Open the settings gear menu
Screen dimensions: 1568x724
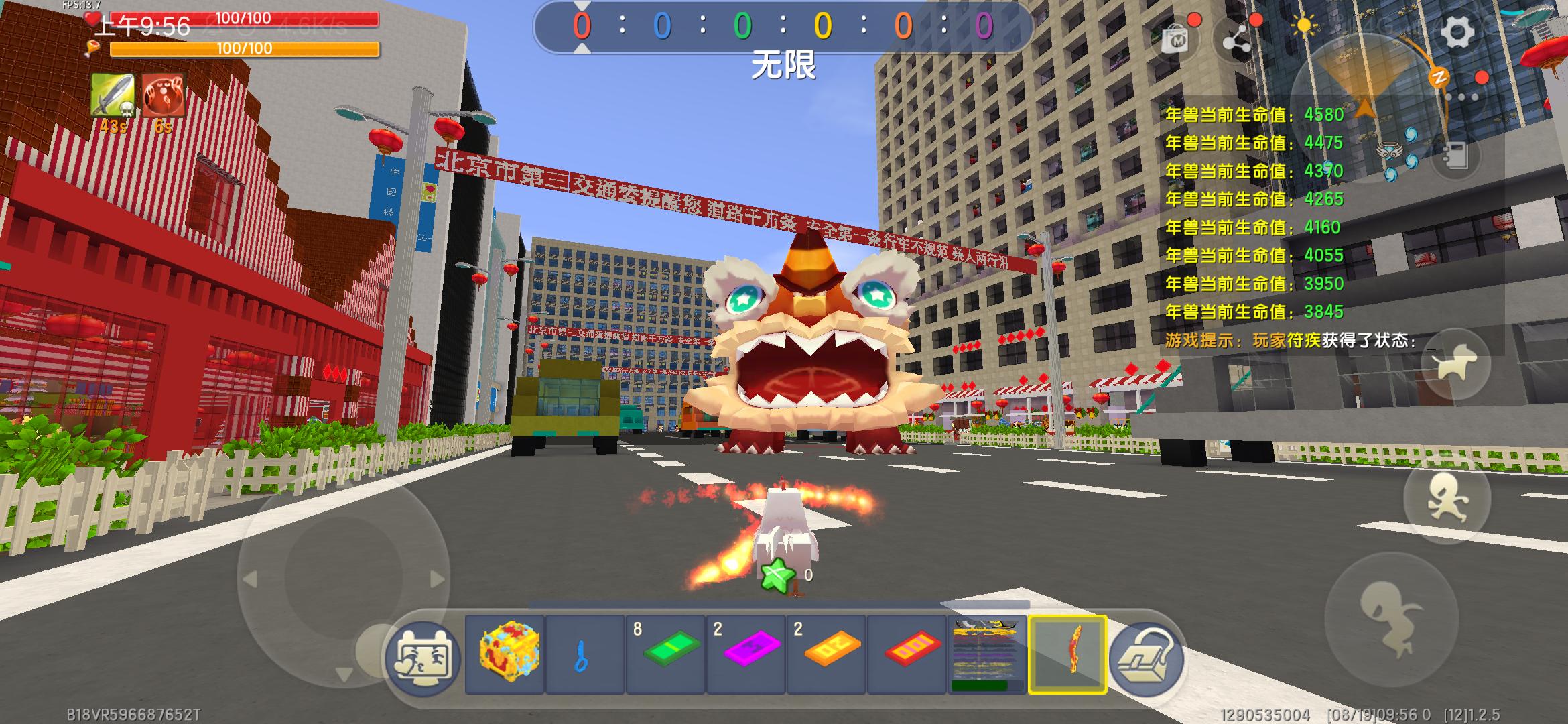coord(1457,32)
